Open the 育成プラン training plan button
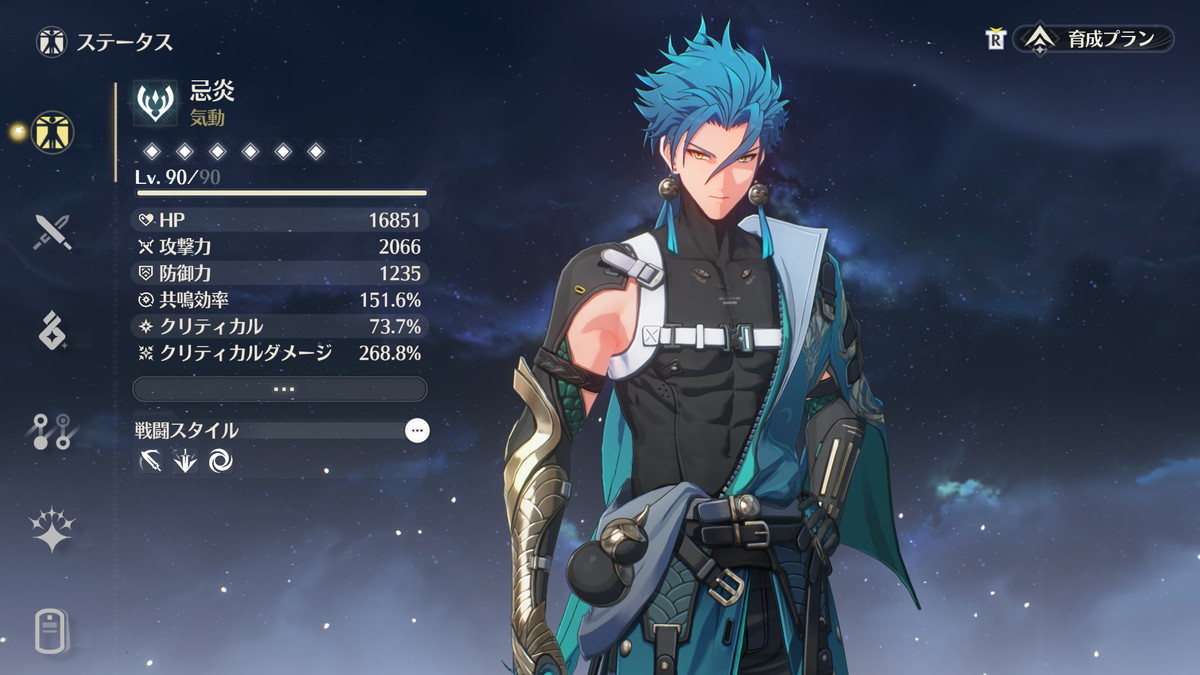The width and height of the screenshot is (1200, 675). click(1094, 39)
